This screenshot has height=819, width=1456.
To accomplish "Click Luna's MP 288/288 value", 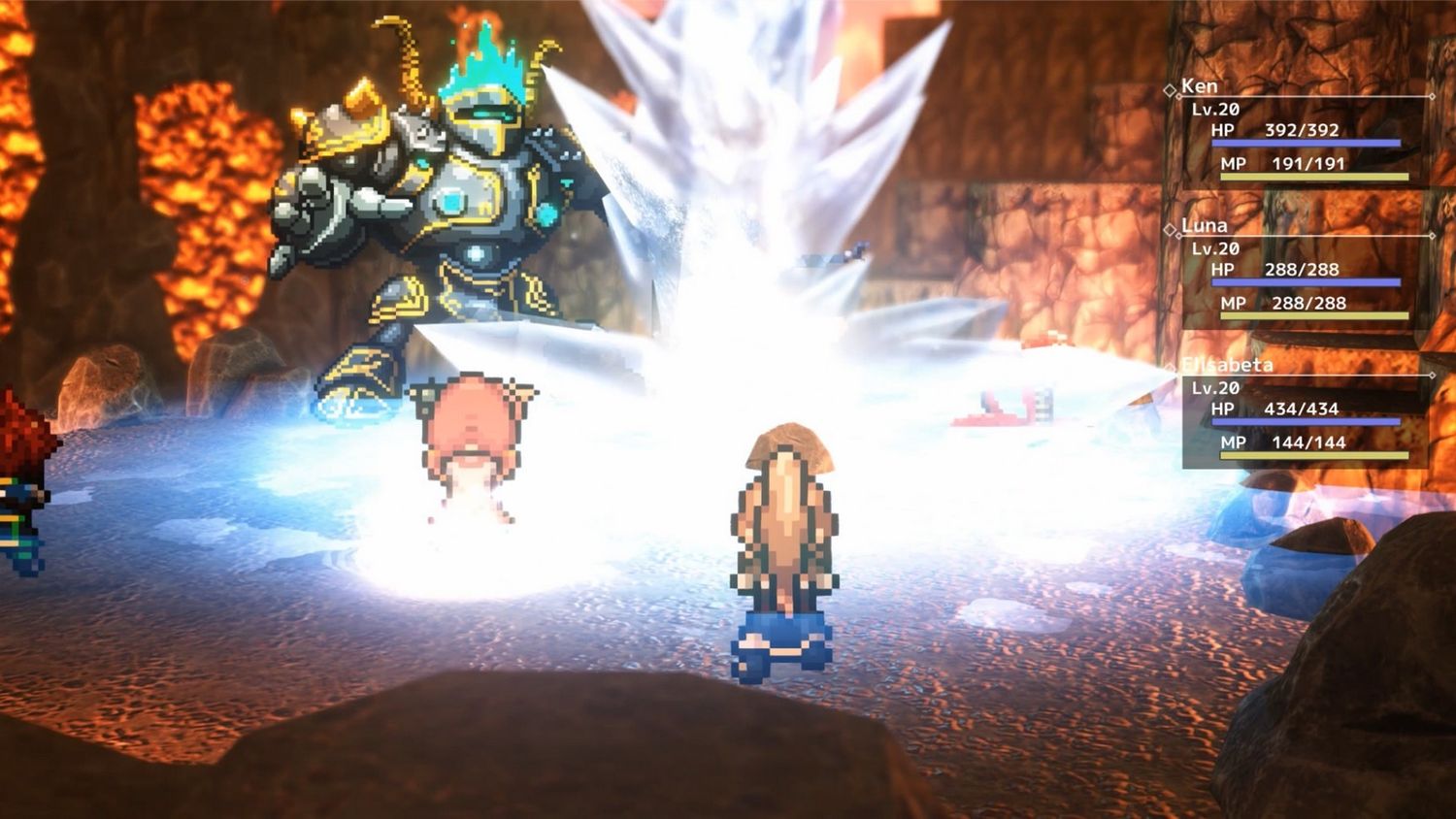I will click(x=1309, y=303).
